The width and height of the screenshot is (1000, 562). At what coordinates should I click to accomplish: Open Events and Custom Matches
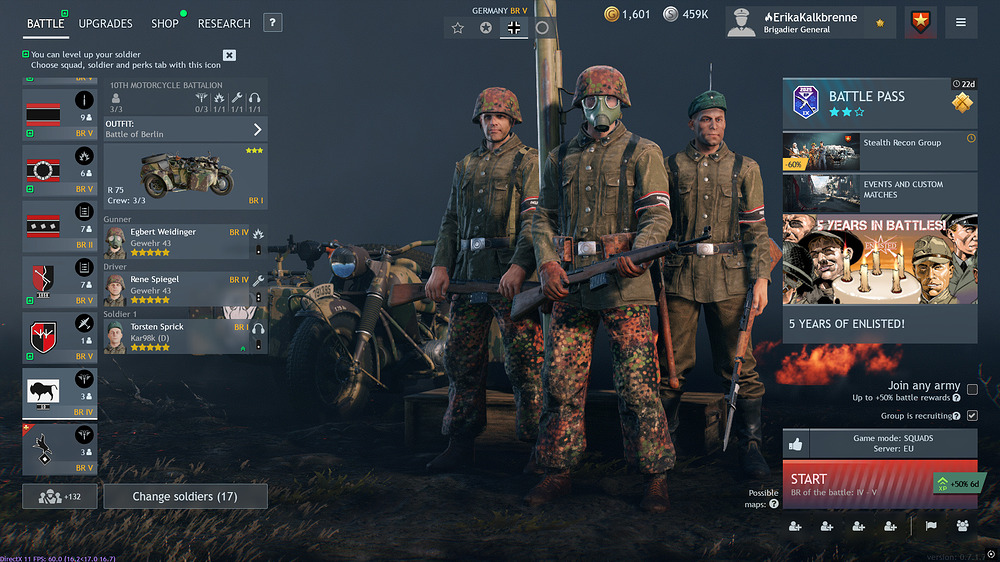(x=879, y=192)
